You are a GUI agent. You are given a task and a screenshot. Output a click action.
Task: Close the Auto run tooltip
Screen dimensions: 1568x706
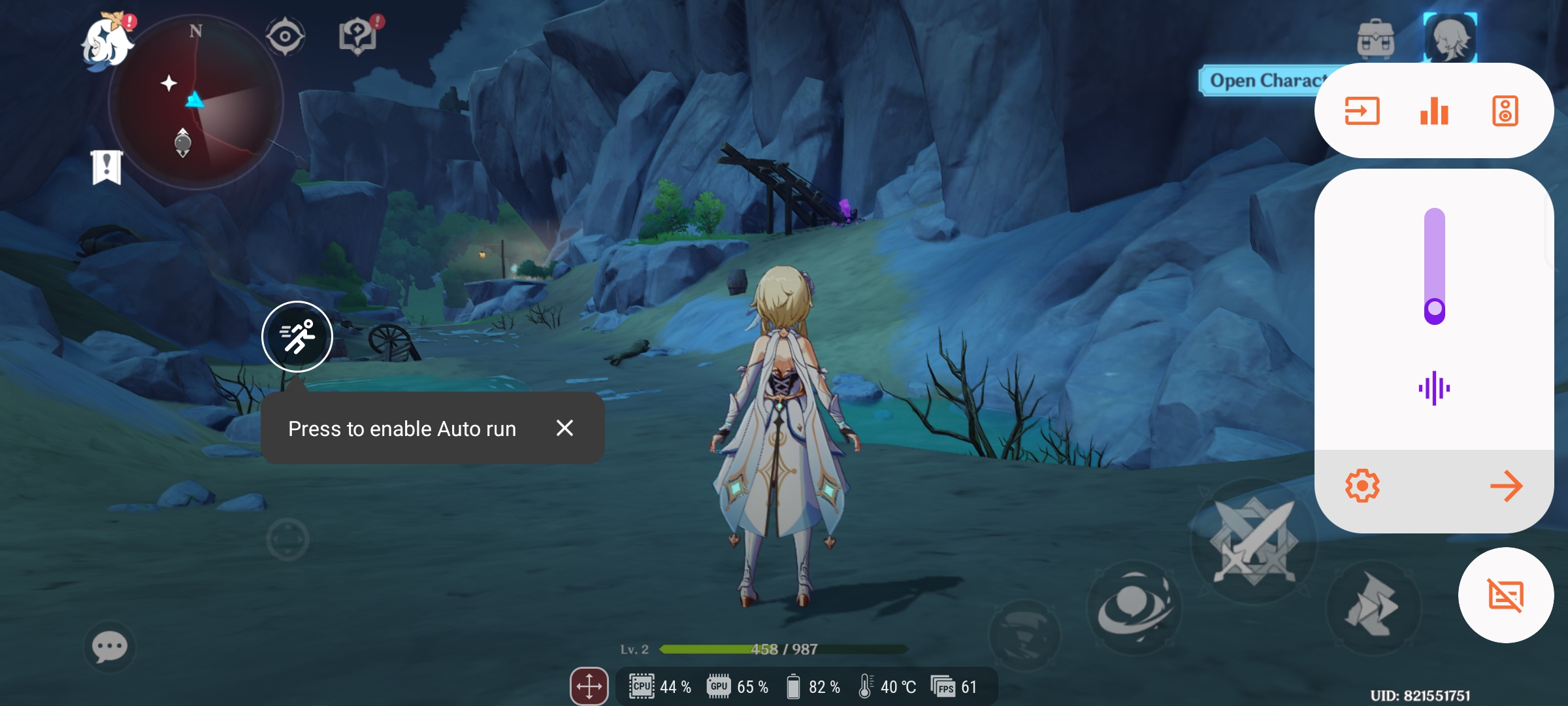point(564,428)
